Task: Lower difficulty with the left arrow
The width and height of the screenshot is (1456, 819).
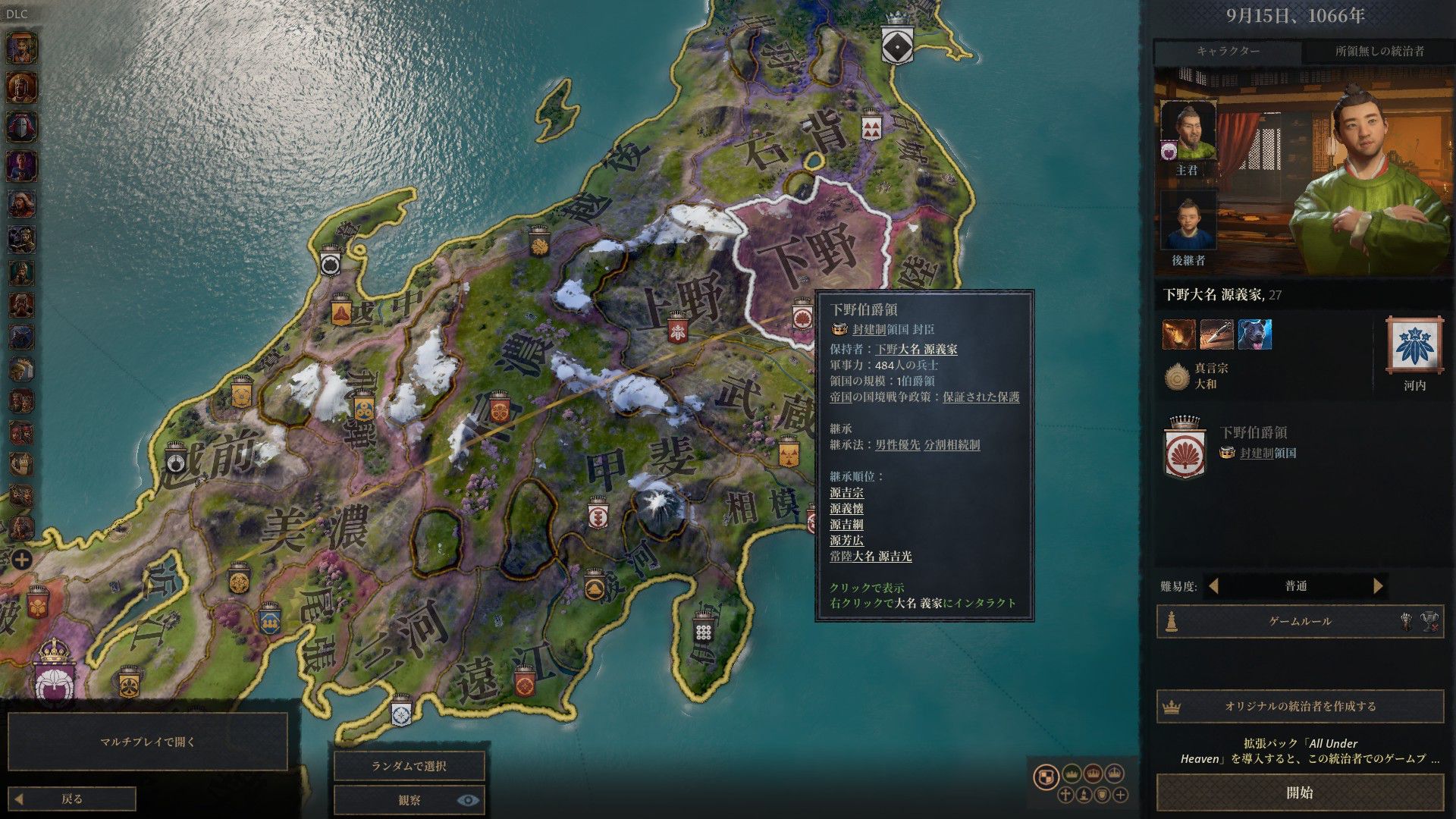Action: click(1213, 586)
